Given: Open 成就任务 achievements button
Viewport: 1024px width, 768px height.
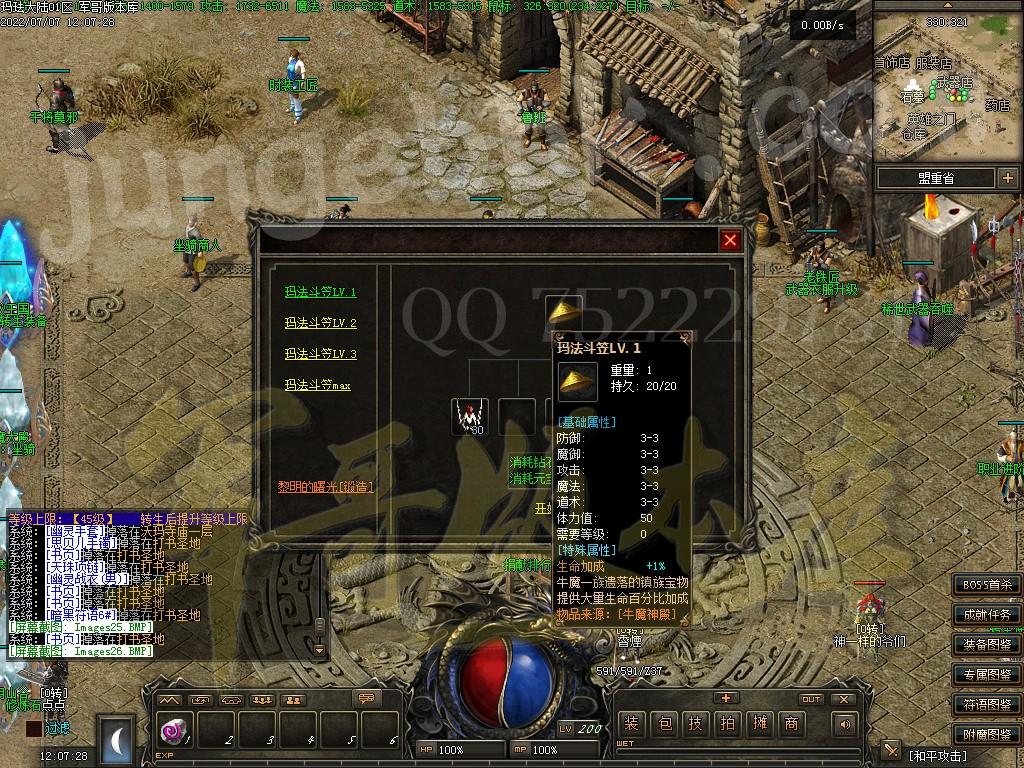Looking at the screenshot, I should click(x=987, y=614).
